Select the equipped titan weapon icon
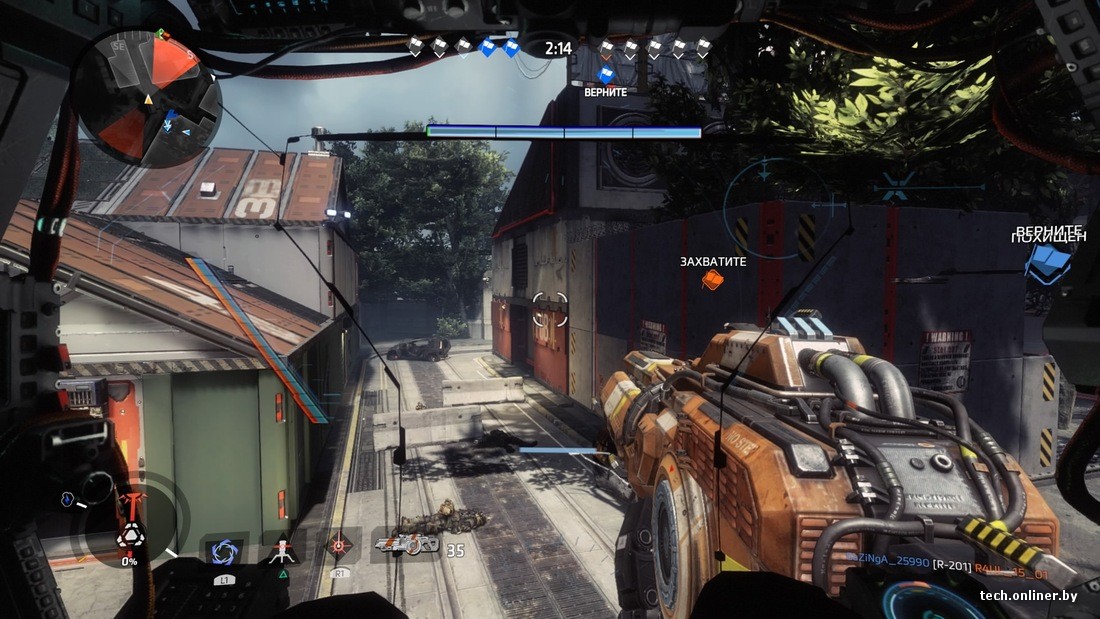 click(406, 545)
